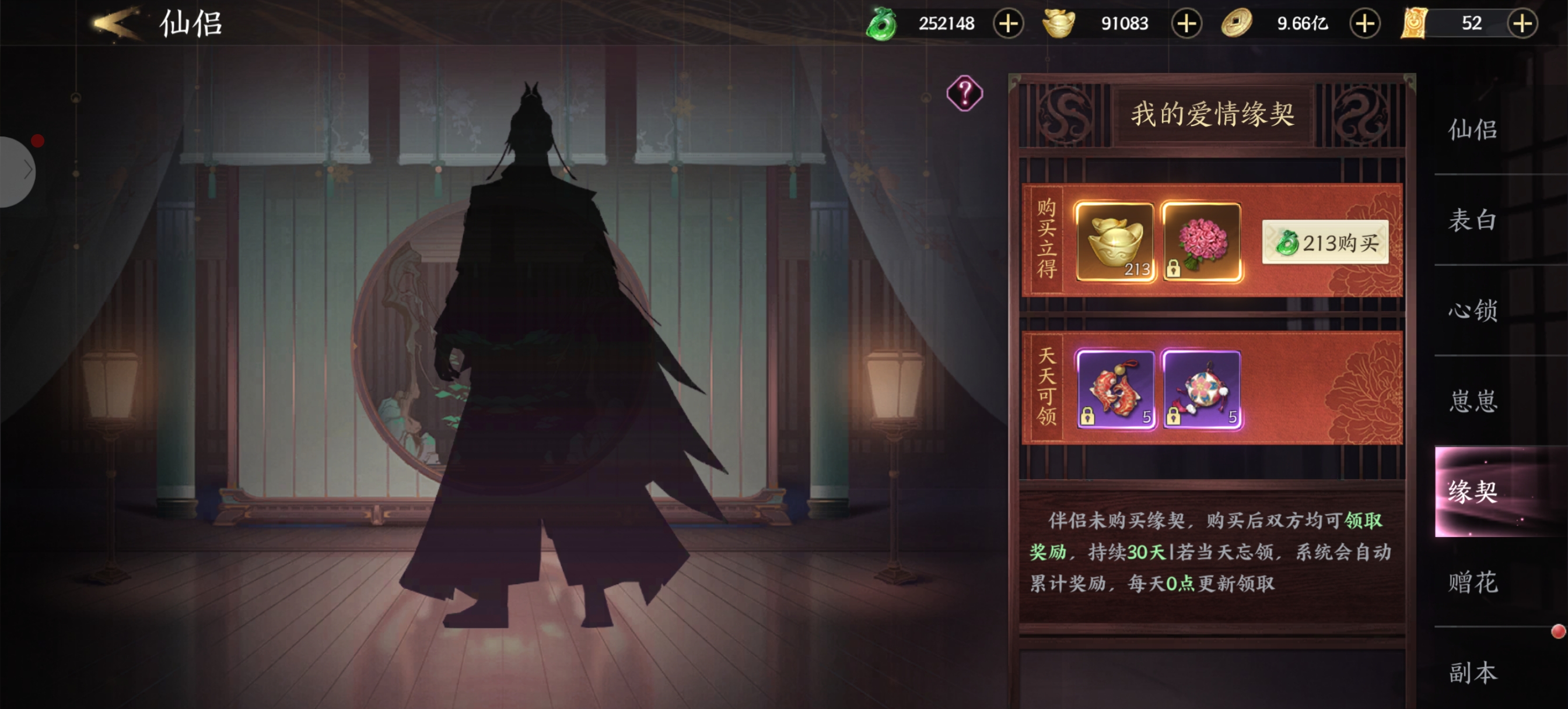Open the purple question mark help

964,93
